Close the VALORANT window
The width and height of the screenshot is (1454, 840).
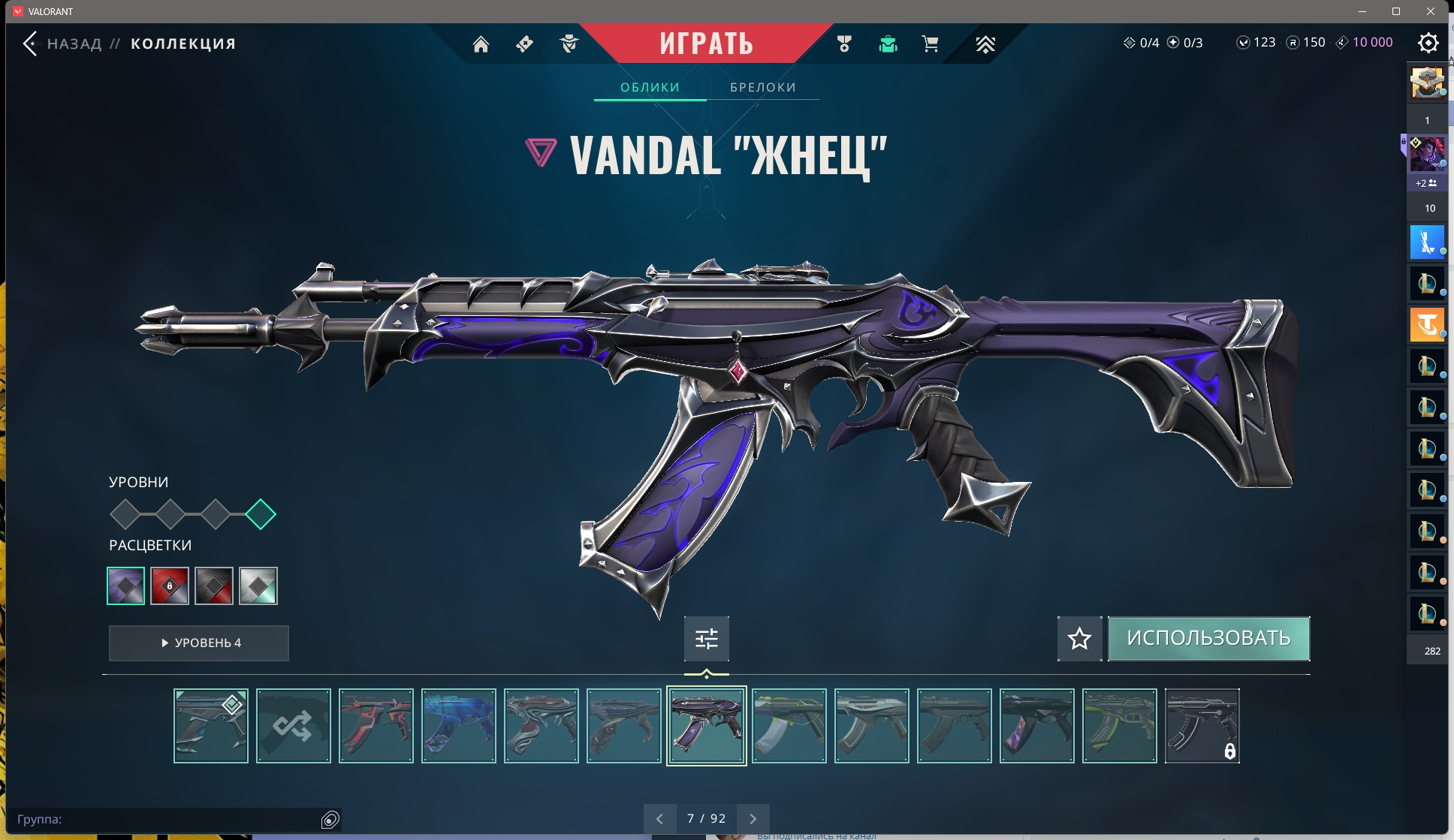1431,11
